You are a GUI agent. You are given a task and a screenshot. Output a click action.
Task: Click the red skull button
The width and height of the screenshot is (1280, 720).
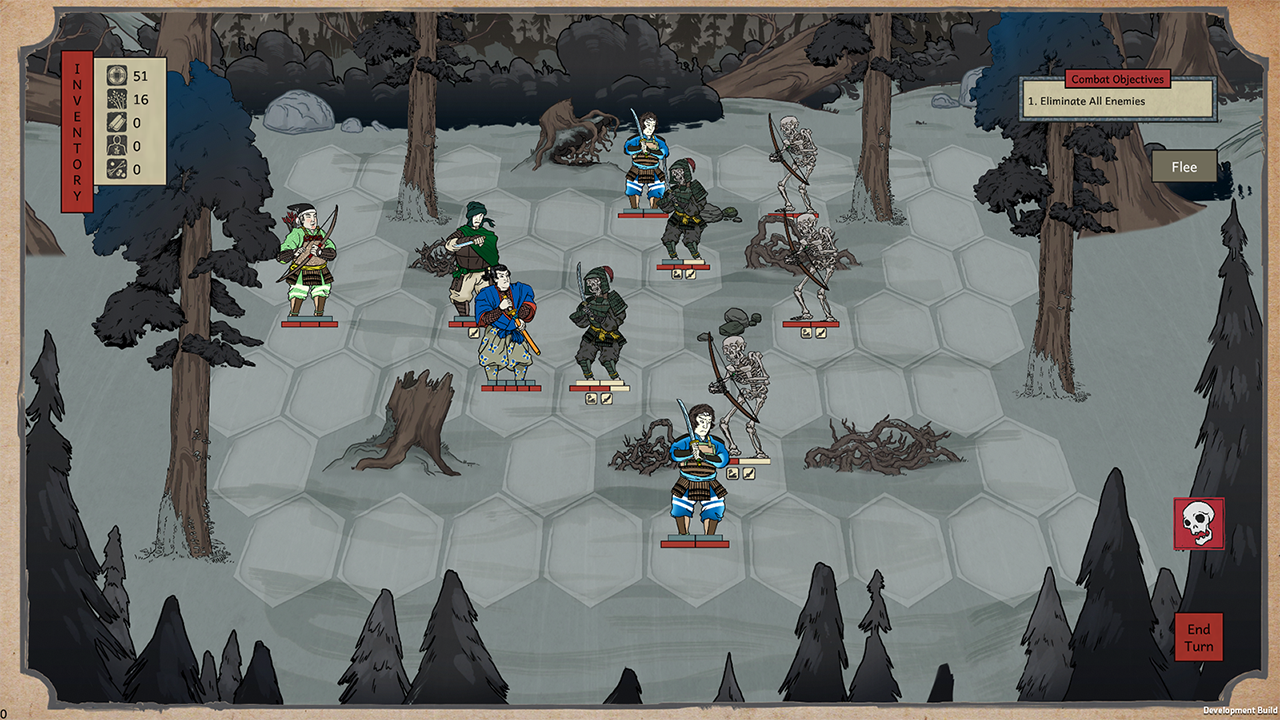pos(1199,523)
